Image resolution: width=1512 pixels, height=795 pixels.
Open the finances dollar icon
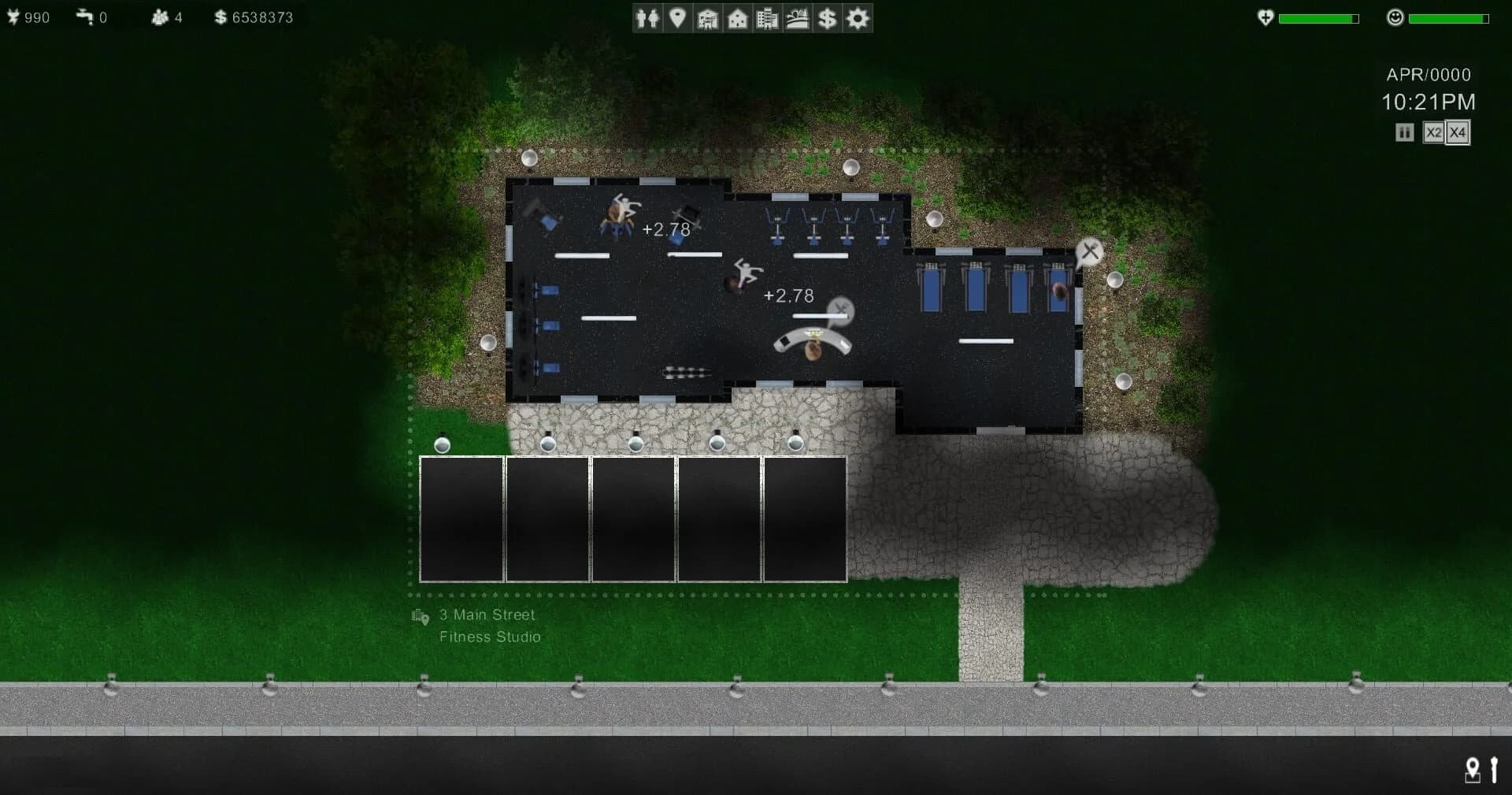click(x=825, y=17)
